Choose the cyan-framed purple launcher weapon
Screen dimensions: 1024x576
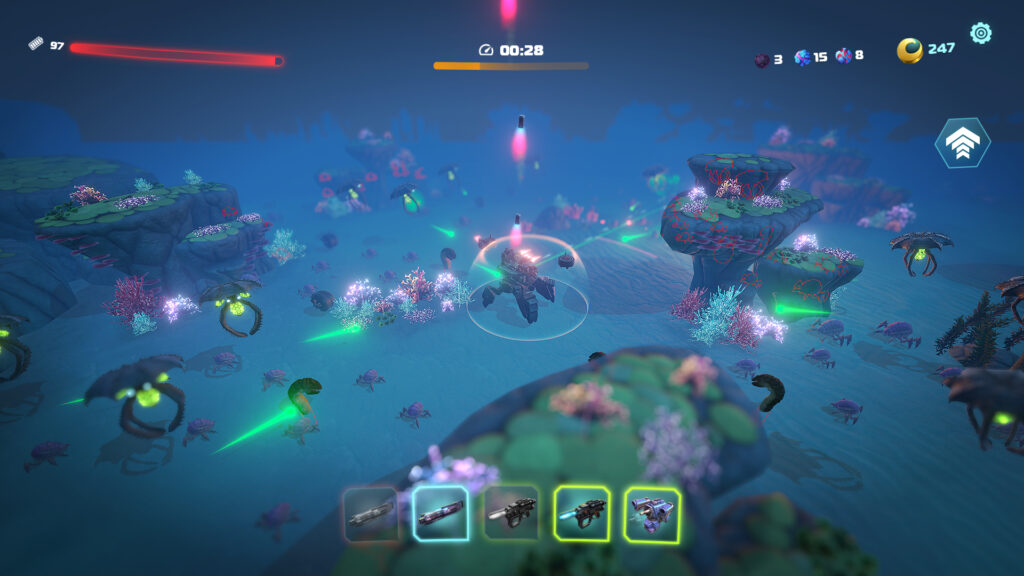(x=441, y=514)
